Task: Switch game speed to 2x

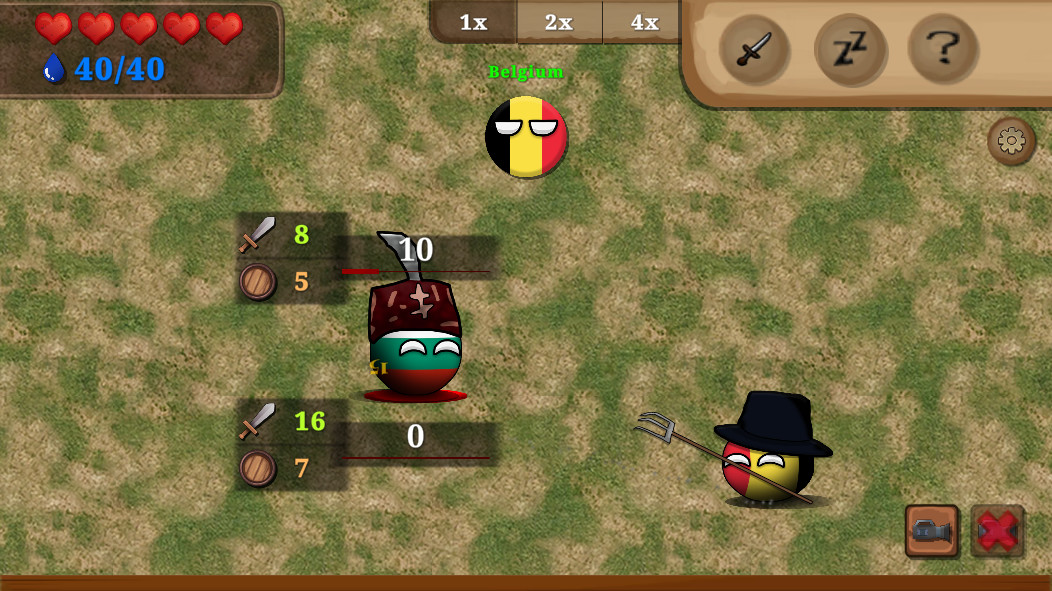Action: tap(559, 22)
